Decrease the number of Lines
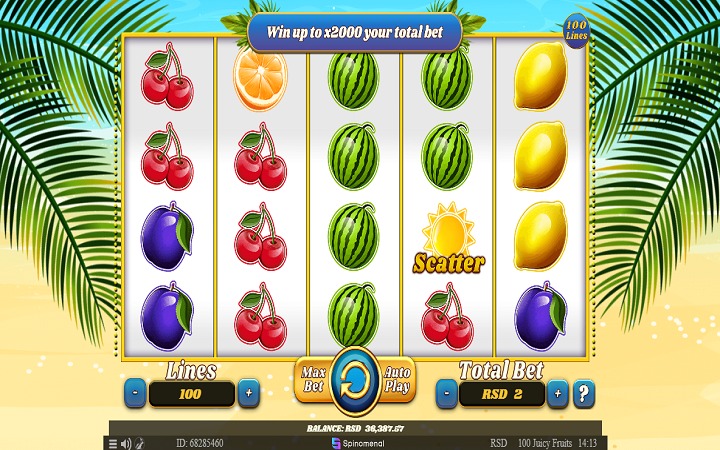 pos(135,393)
